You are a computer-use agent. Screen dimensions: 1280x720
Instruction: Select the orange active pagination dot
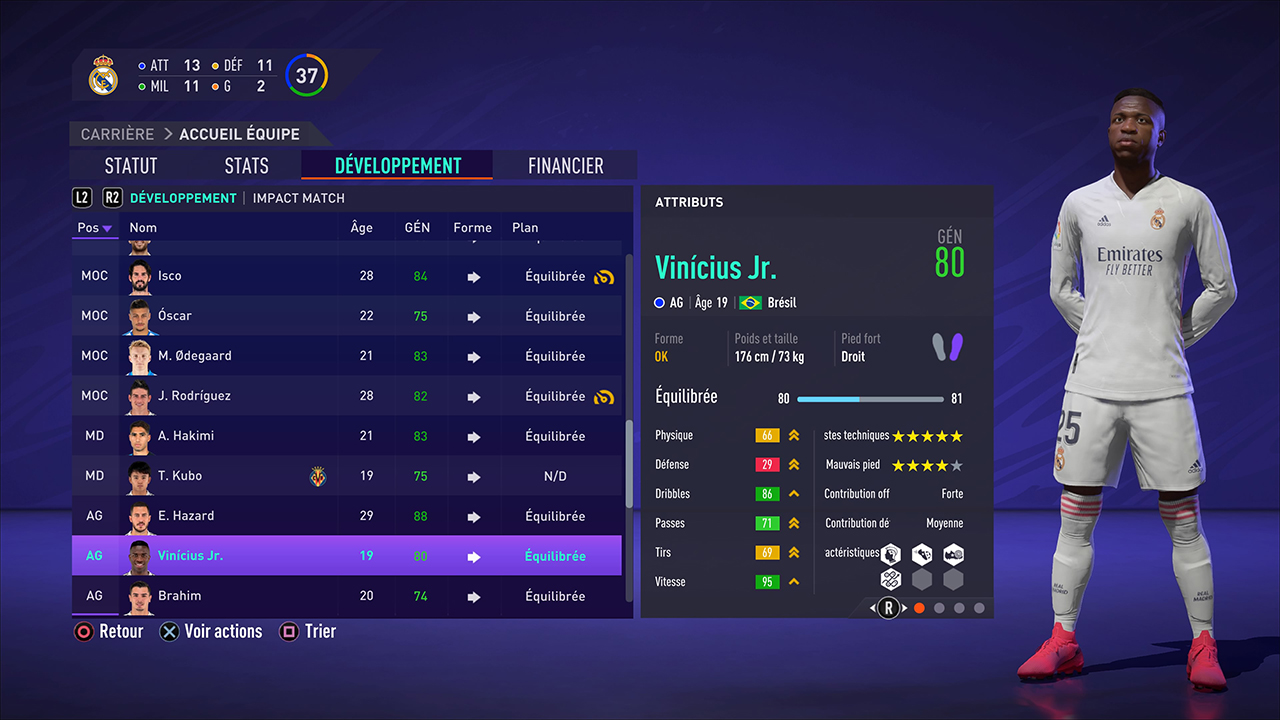(x=919, y=607)
